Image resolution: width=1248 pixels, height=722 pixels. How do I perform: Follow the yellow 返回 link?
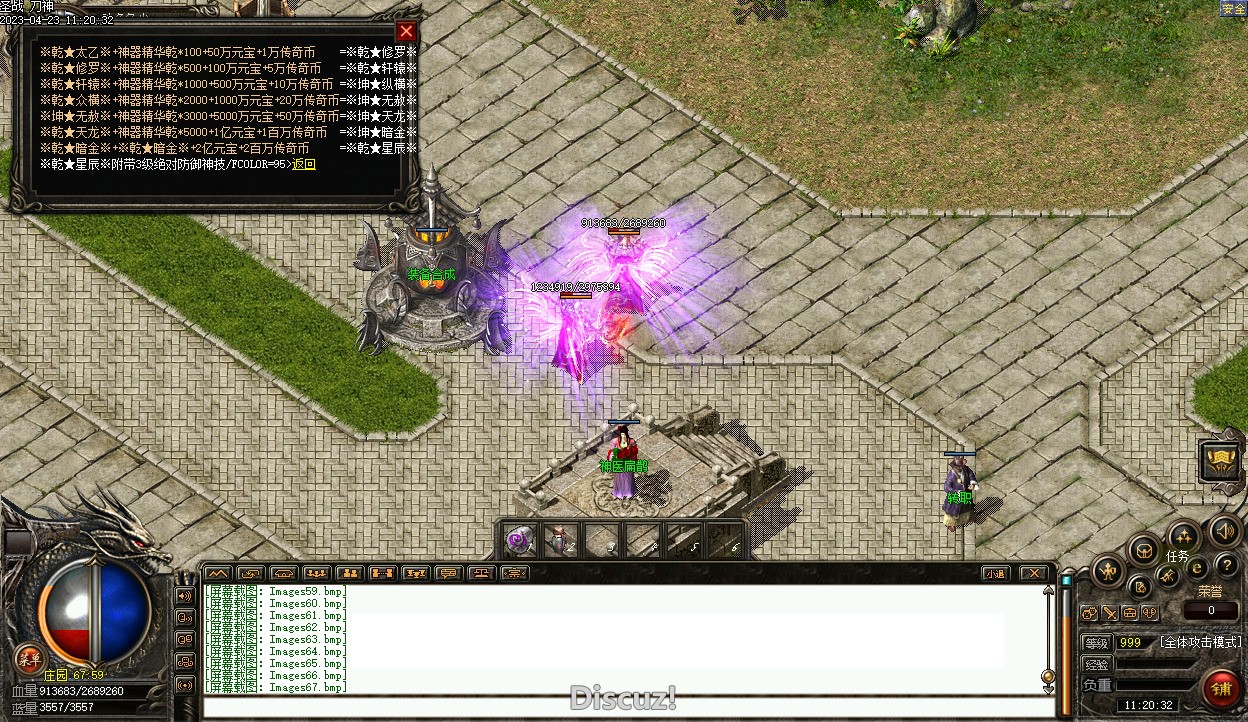pyautogui.click(x=304, y=164)
